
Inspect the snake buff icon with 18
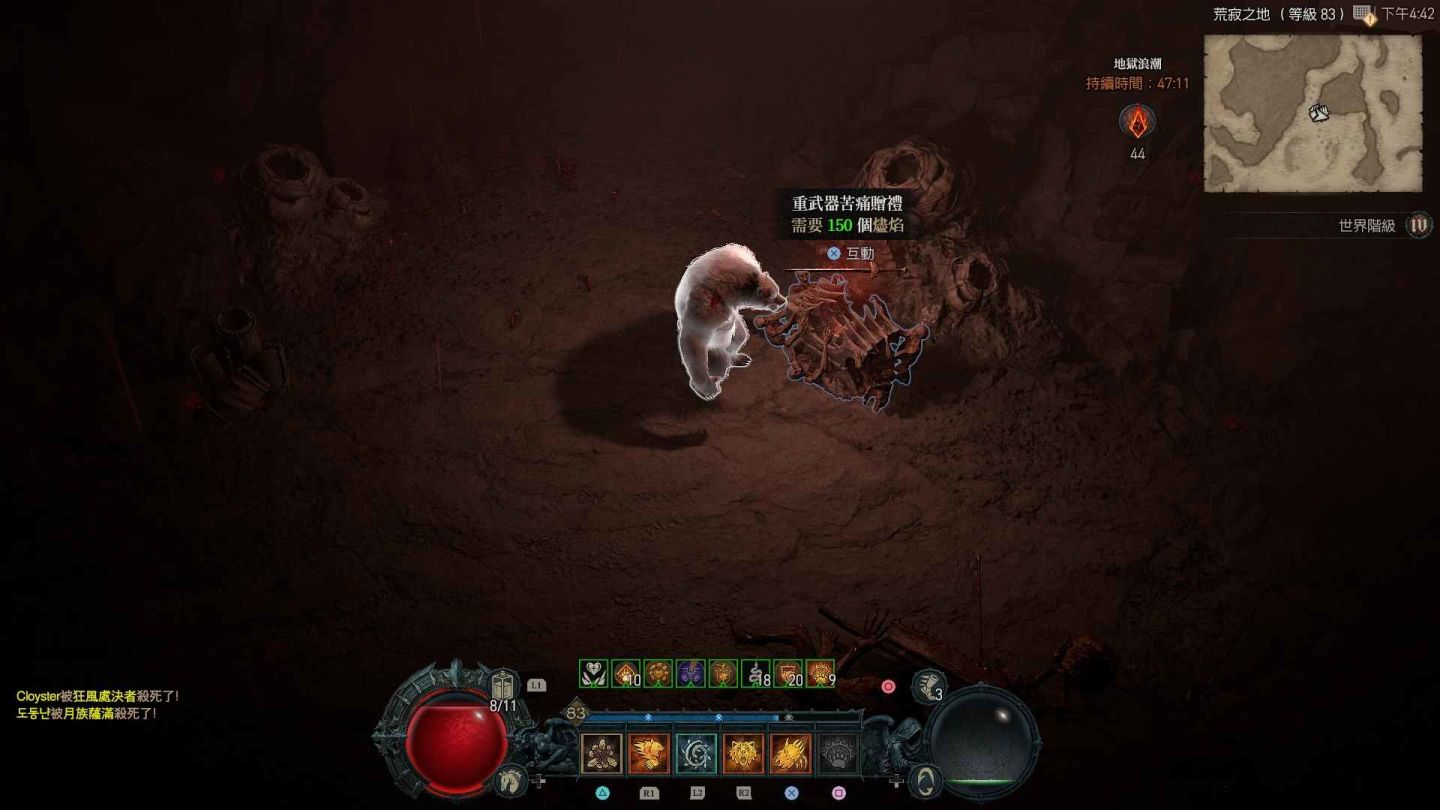[756, 673]
